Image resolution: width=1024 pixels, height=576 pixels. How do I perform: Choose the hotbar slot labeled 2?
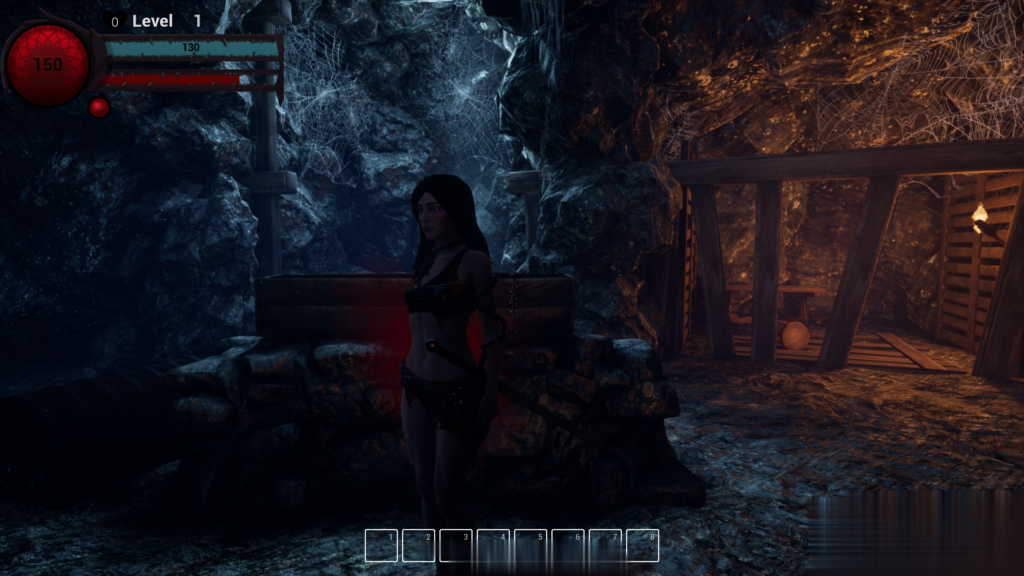coord(418,545)
